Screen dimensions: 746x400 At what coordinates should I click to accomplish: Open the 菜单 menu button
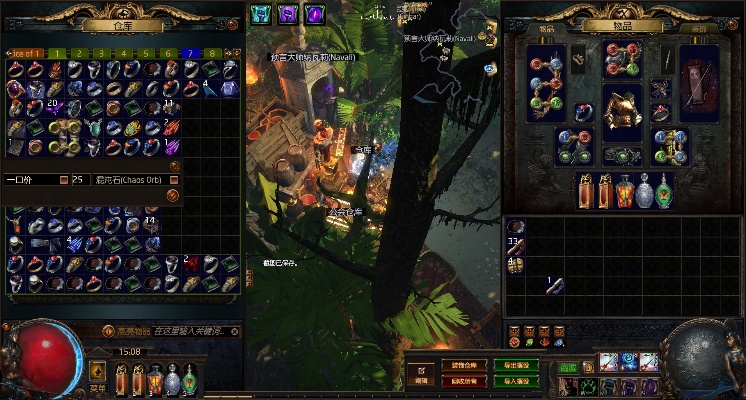coord(98,375)
